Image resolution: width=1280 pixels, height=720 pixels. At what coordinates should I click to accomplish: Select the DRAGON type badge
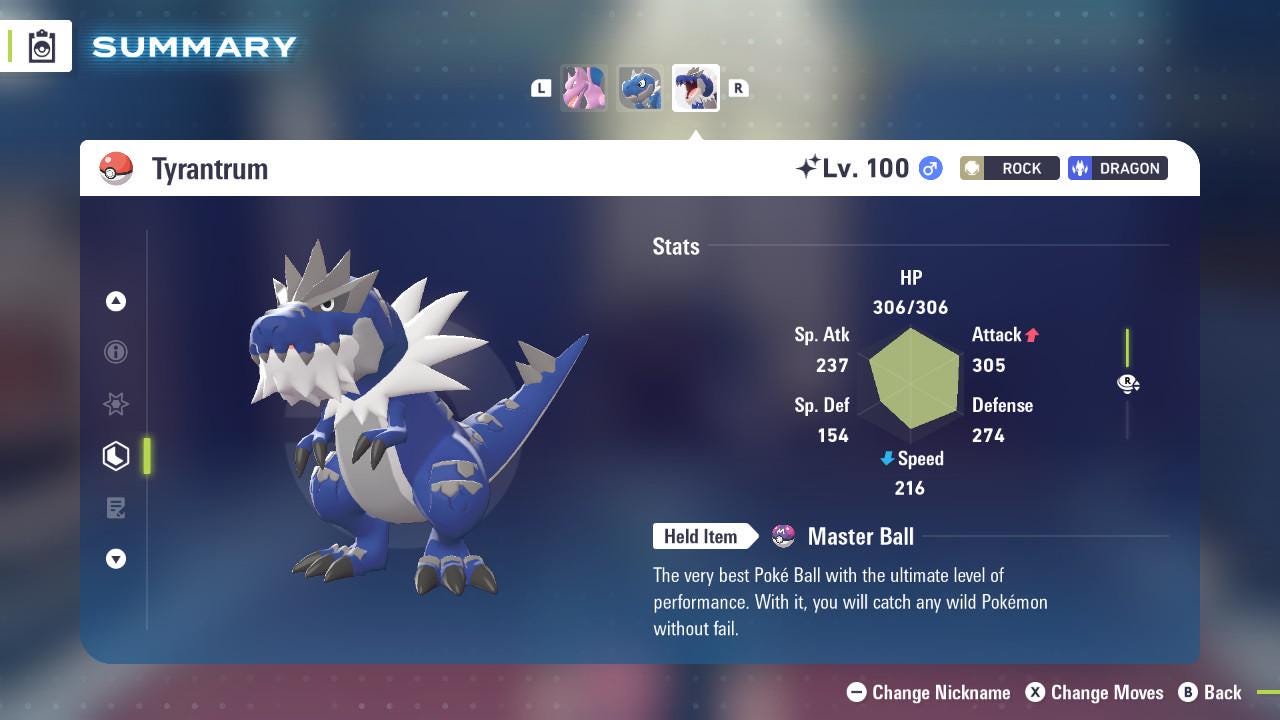click(1117, 168)
